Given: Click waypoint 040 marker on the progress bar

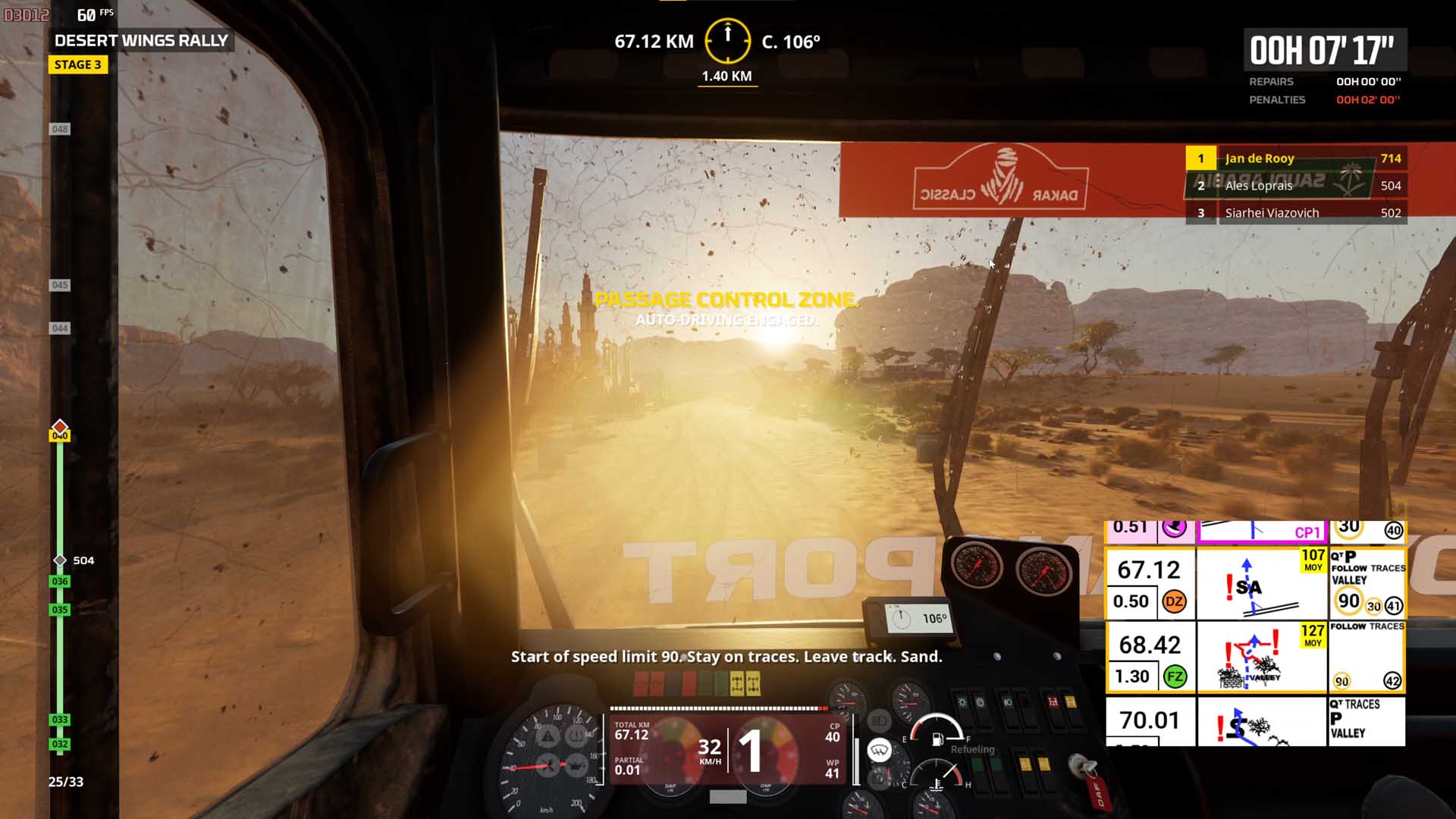Looking at the screenshot, I should pyautogui.click(x=60, y=435).
